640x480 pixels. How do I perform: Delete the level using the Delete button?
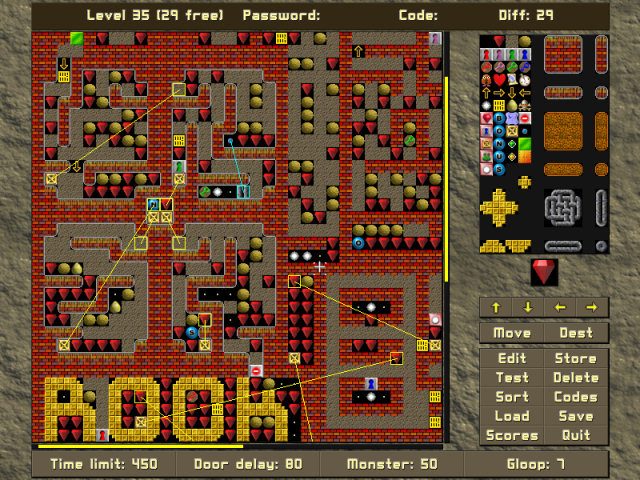tap(576, 378)
